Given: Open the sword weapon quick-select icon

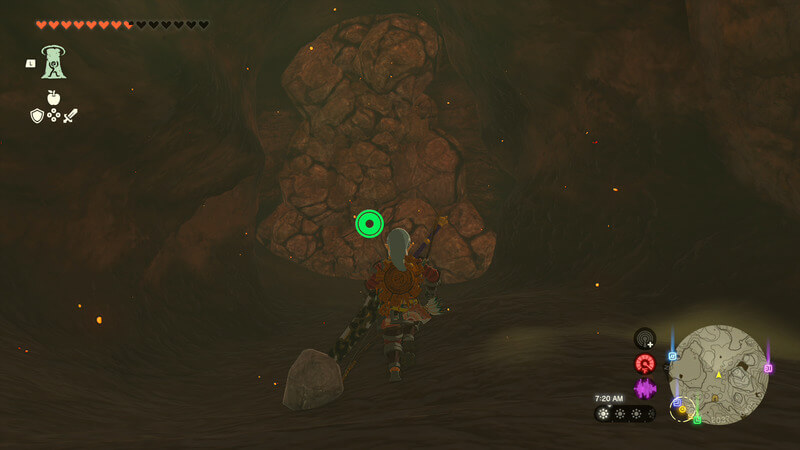Looking at the screenshot, I should pyautogui.click(x=70, y=116).
